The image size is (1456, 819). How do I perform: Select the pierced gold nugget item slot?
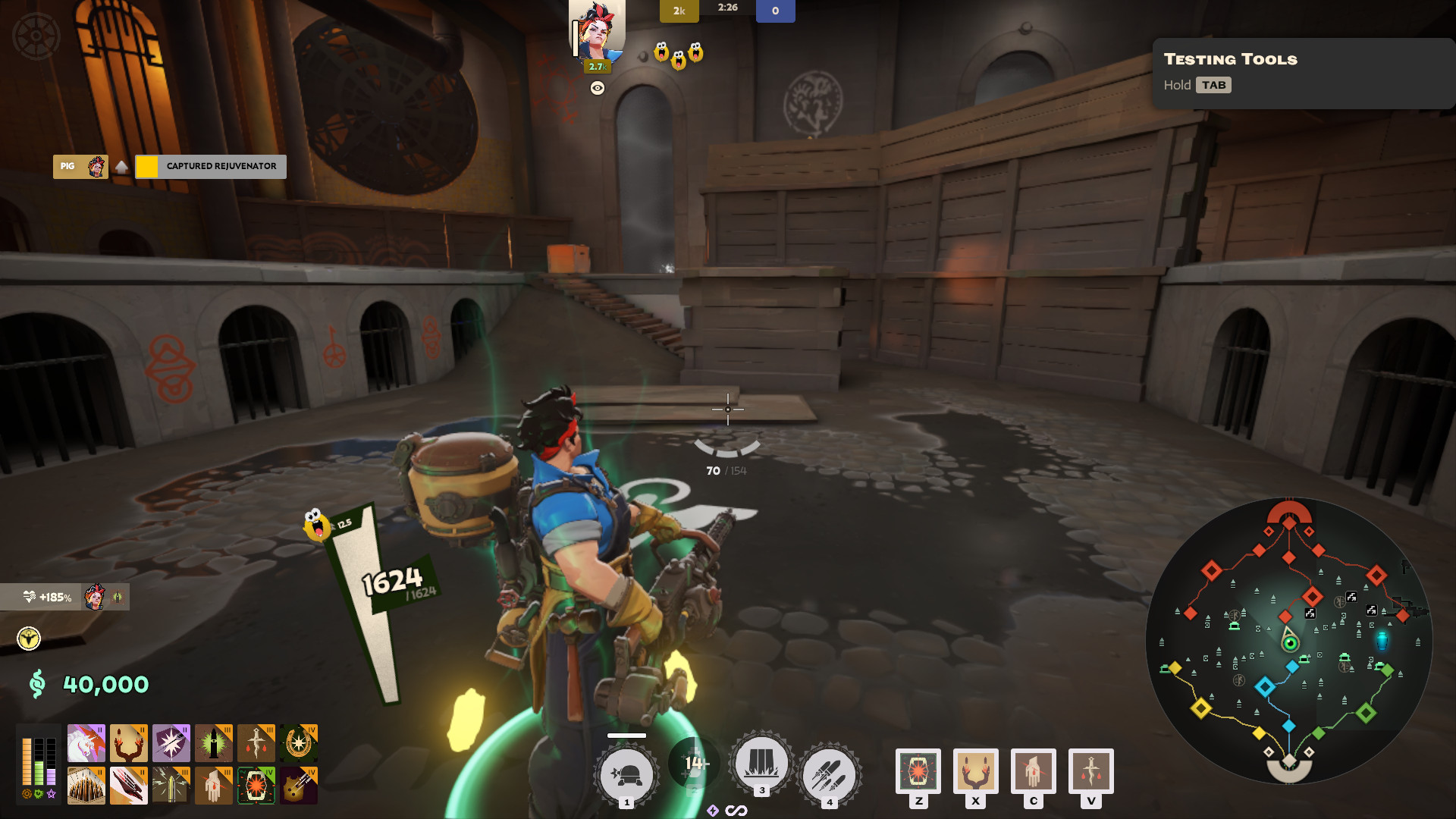298,785
